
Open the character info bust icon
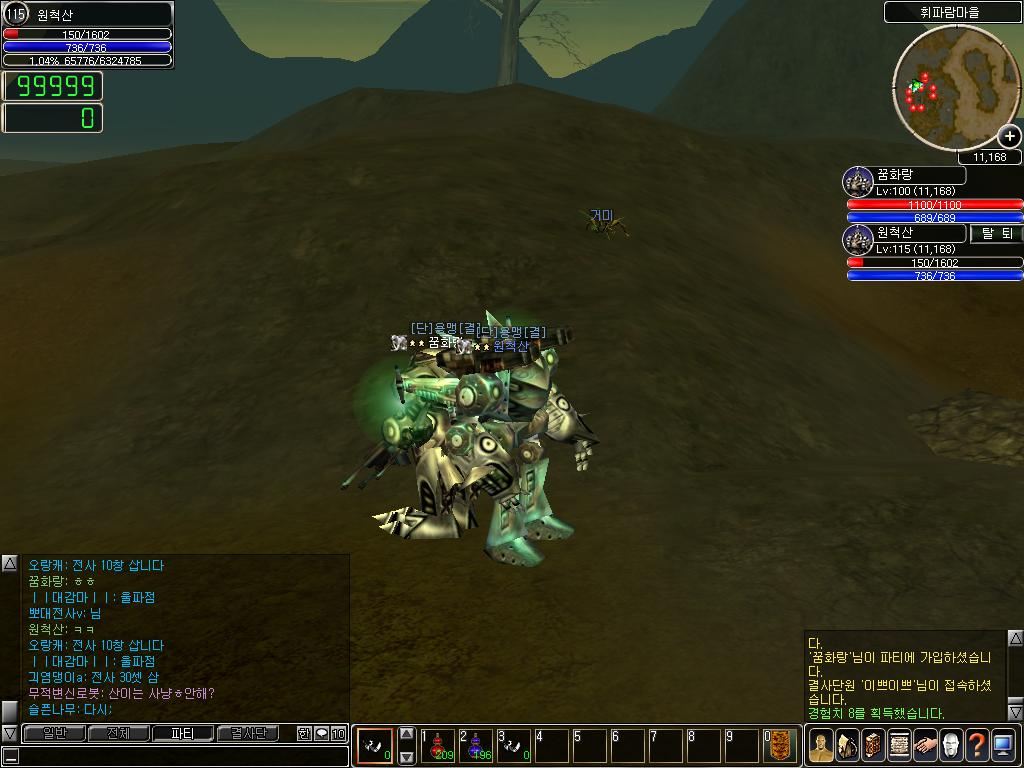point(820,745)
